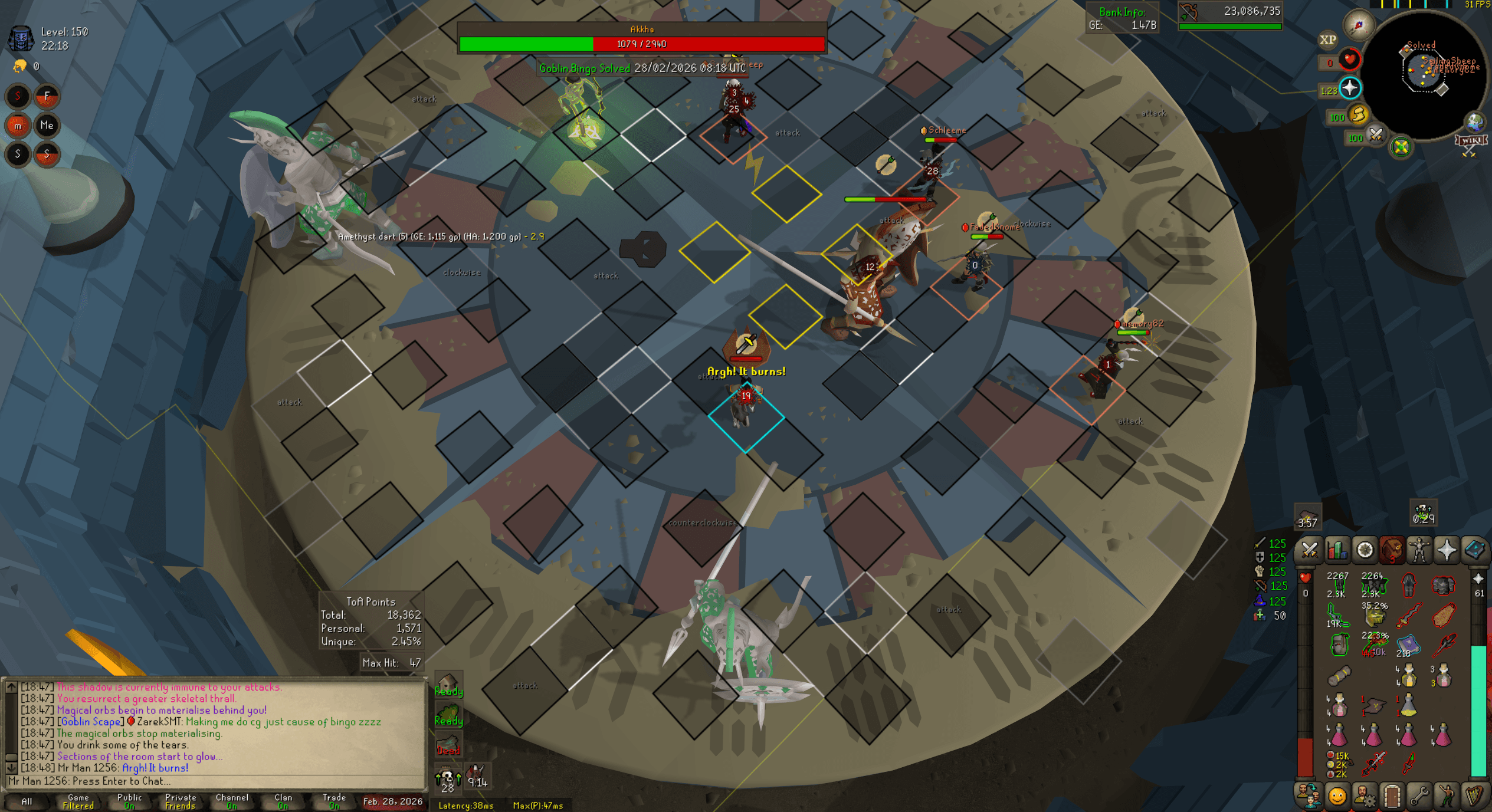Click the Wiki lookup banner
Image resolution: width=1492 pixels, height=812 pixels.
coord(1471,141)
